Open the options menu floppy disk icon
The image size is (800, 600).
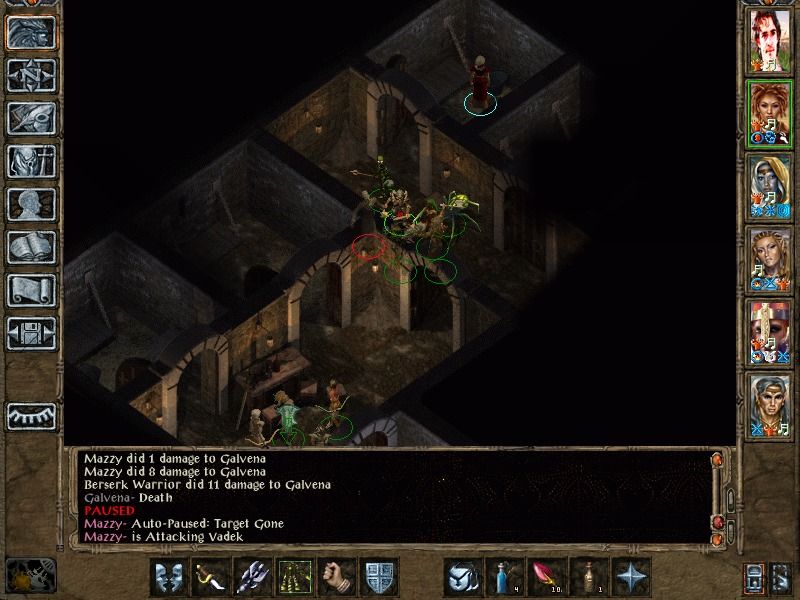click(x=31, y=332)
